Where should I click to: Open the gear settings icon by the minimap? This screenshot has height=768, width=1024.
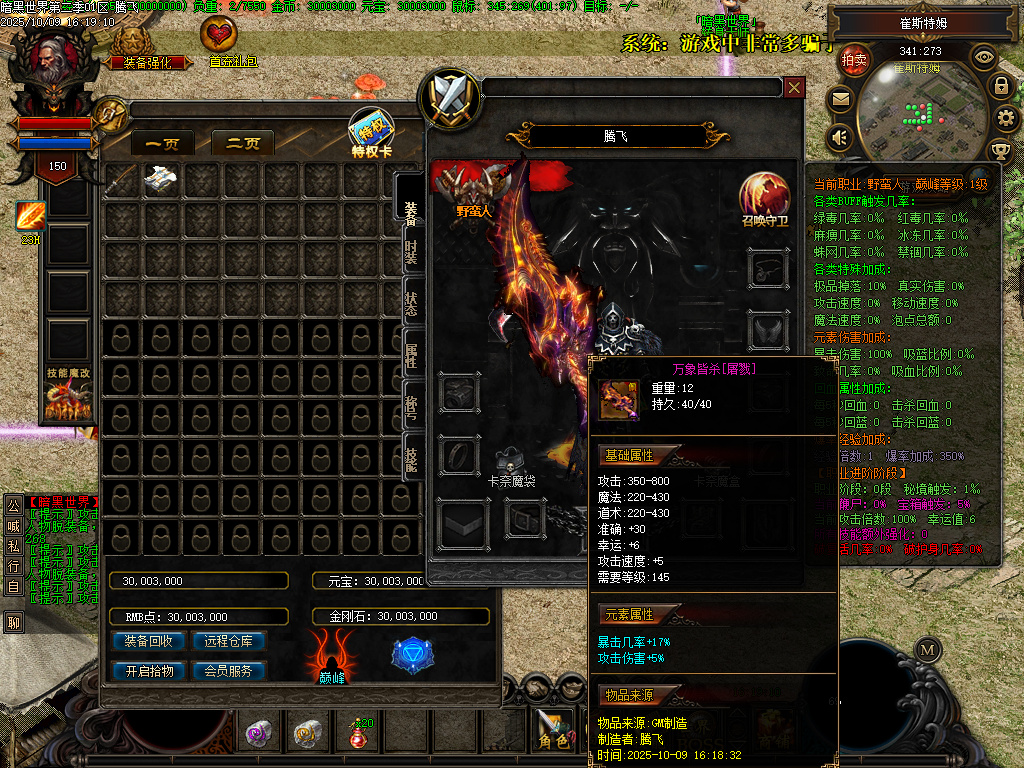pyautogui.click(x=1007, y=118)
